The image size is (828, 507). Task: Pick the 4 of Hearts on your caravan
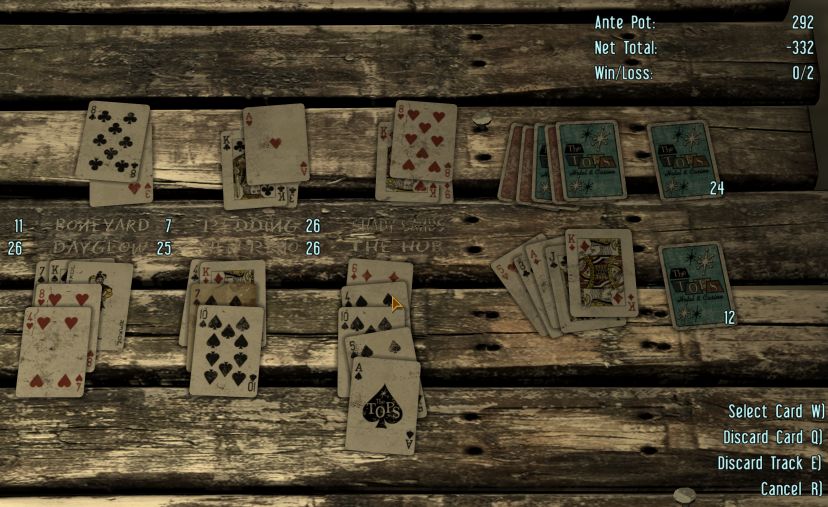[x=54, y=351]
